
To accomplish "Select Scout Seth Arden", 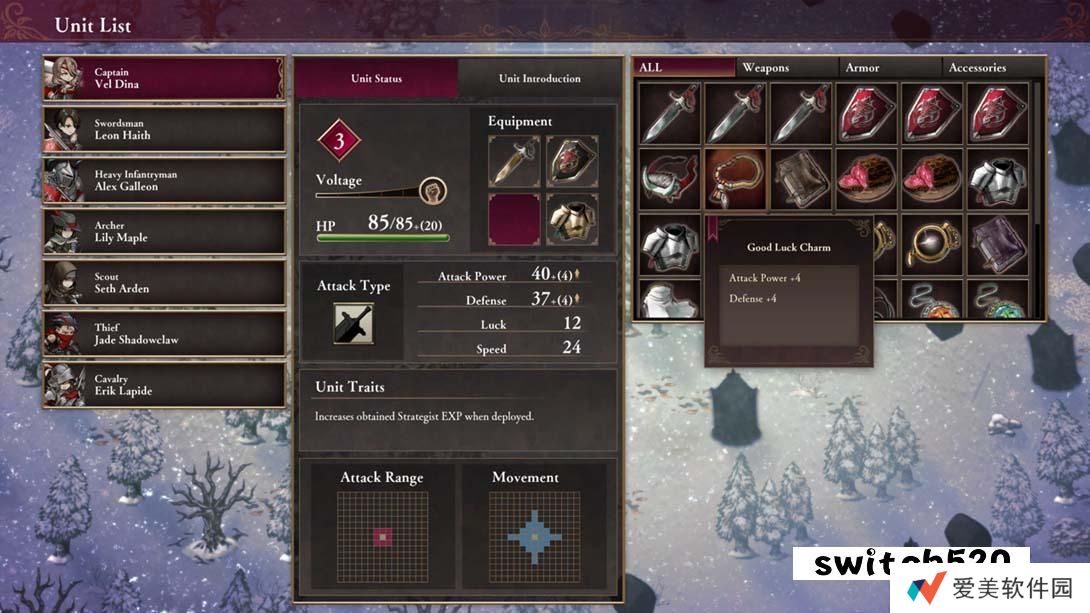I will click(163, 283).
